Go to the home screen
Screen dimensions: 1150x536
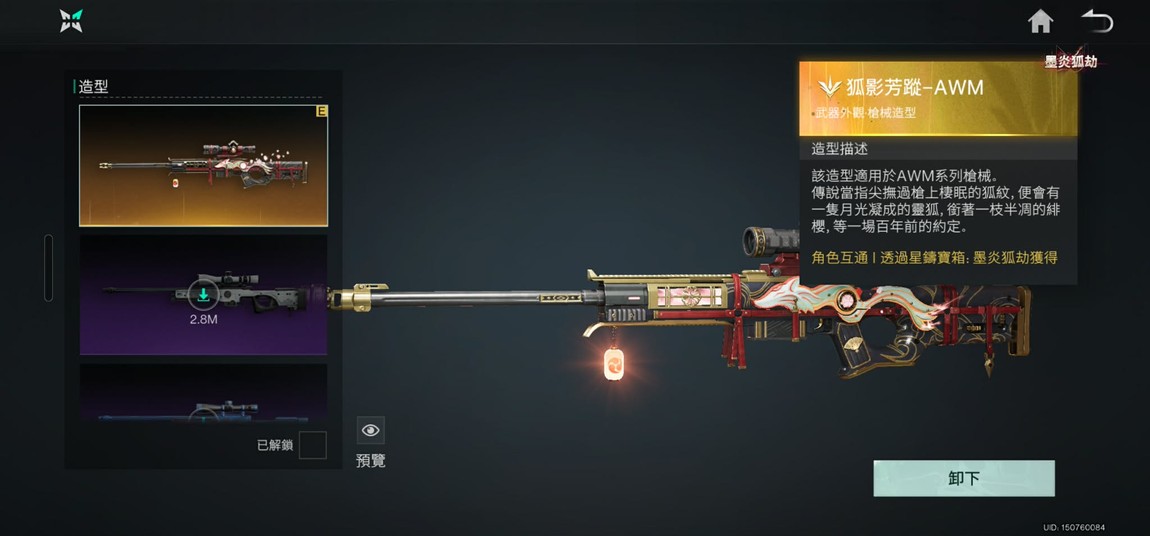point(1041,21)
